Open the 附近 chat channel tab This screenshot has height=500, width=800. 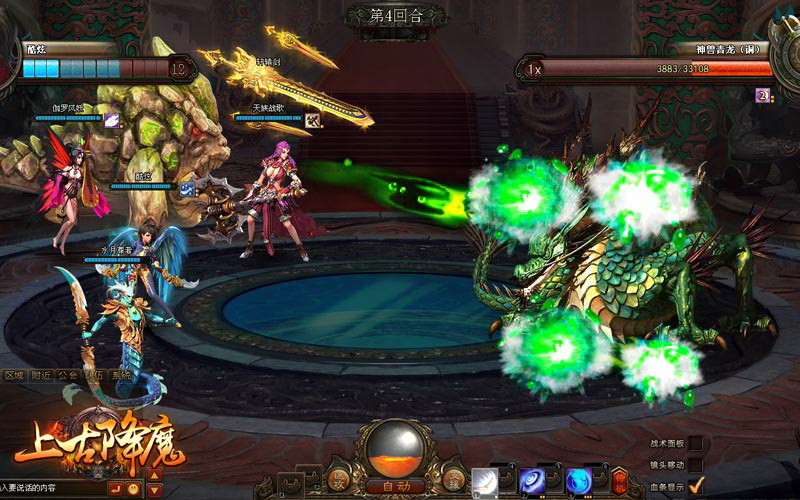pyautogui.click(x=41, y=375)
